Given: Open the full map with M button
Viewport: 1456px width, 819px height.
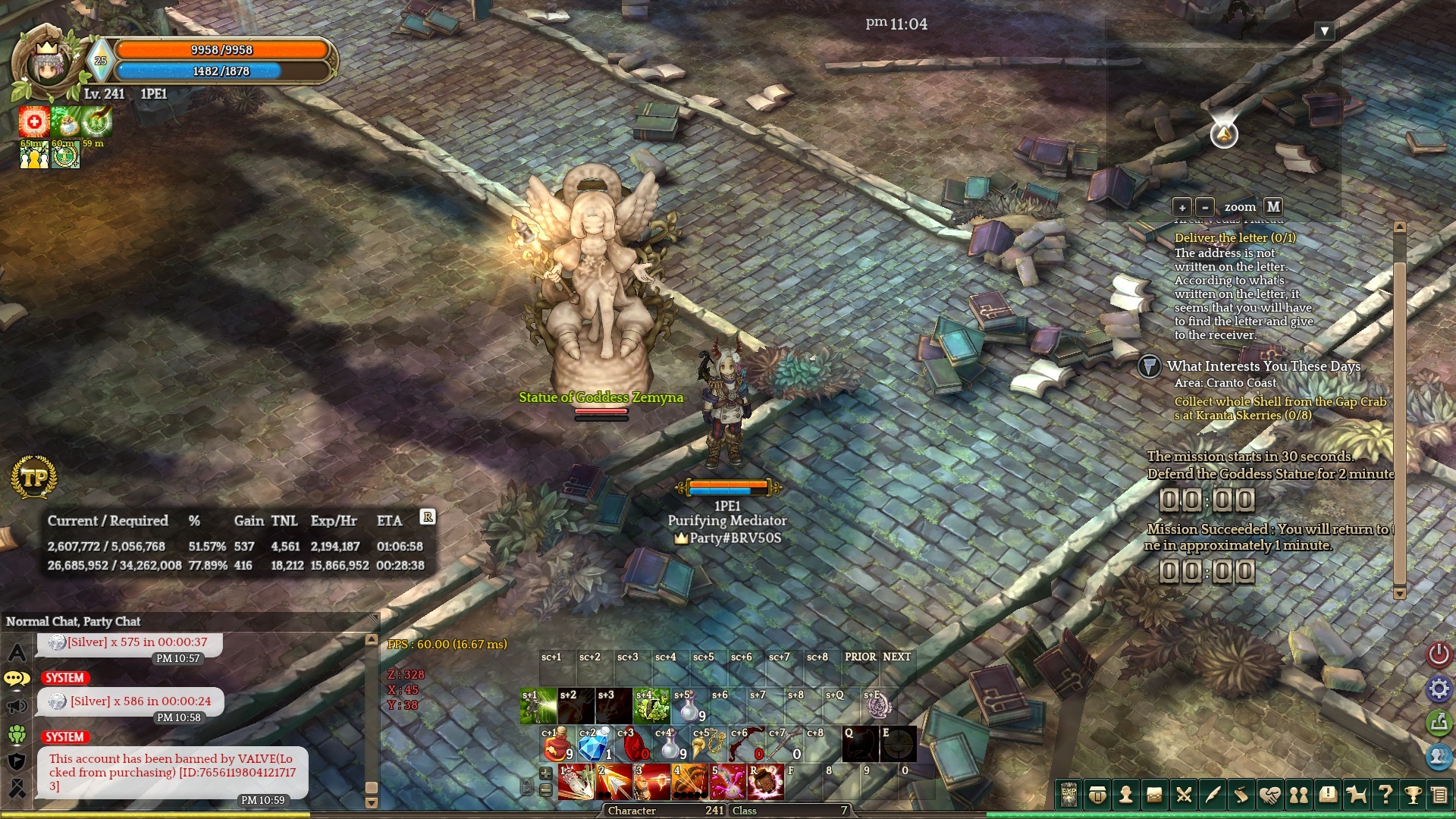Looking at the screenshot, I should click(1273, 206).
